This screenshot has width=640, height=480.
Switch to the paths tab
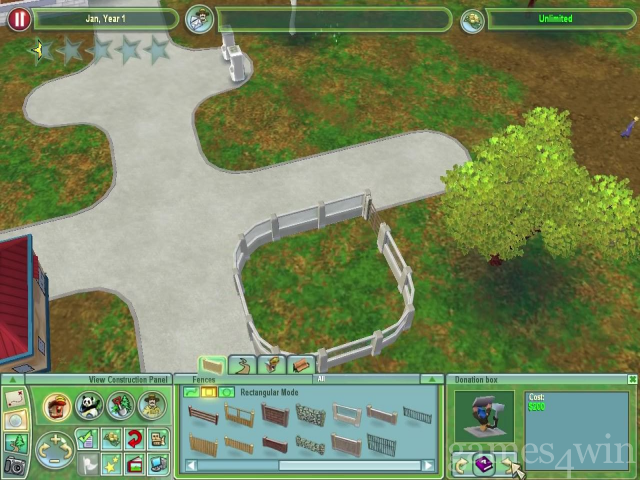point(240,366)
